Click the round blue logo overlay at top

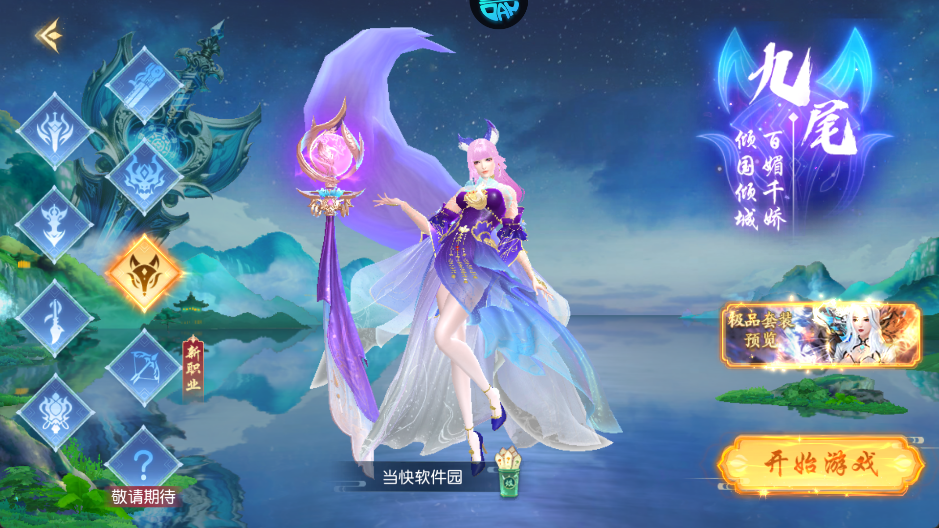click(x=497, y=12)
